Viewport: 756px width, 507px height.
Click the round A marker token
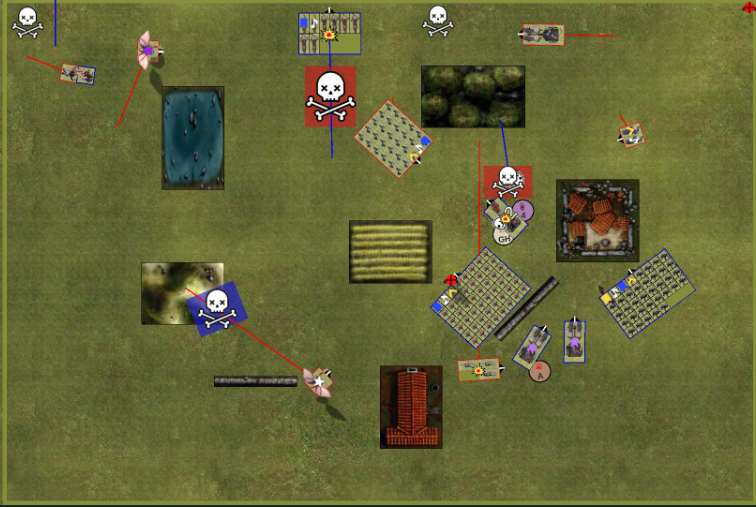[540, 372]
